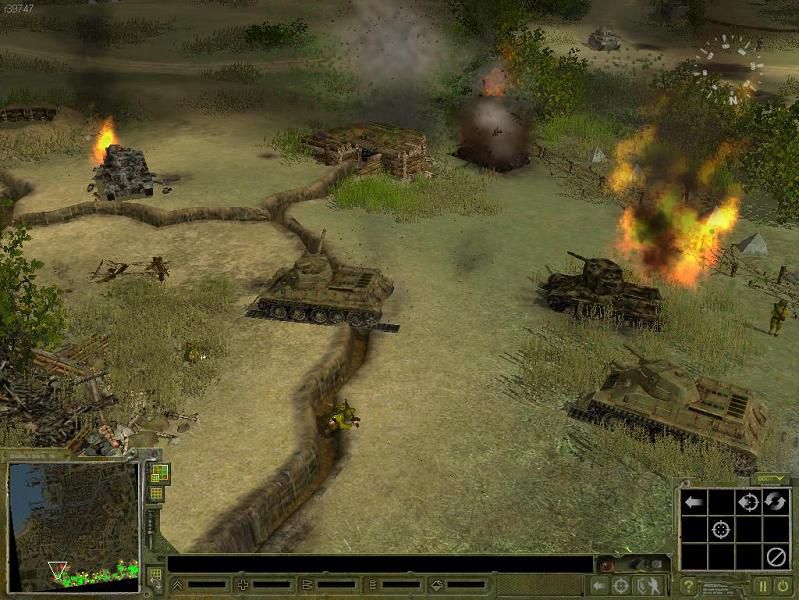The height and width of the screenshot is (600, 799).
Task: Activate the single circular-arrow rotate command
Action: point(747,502)
